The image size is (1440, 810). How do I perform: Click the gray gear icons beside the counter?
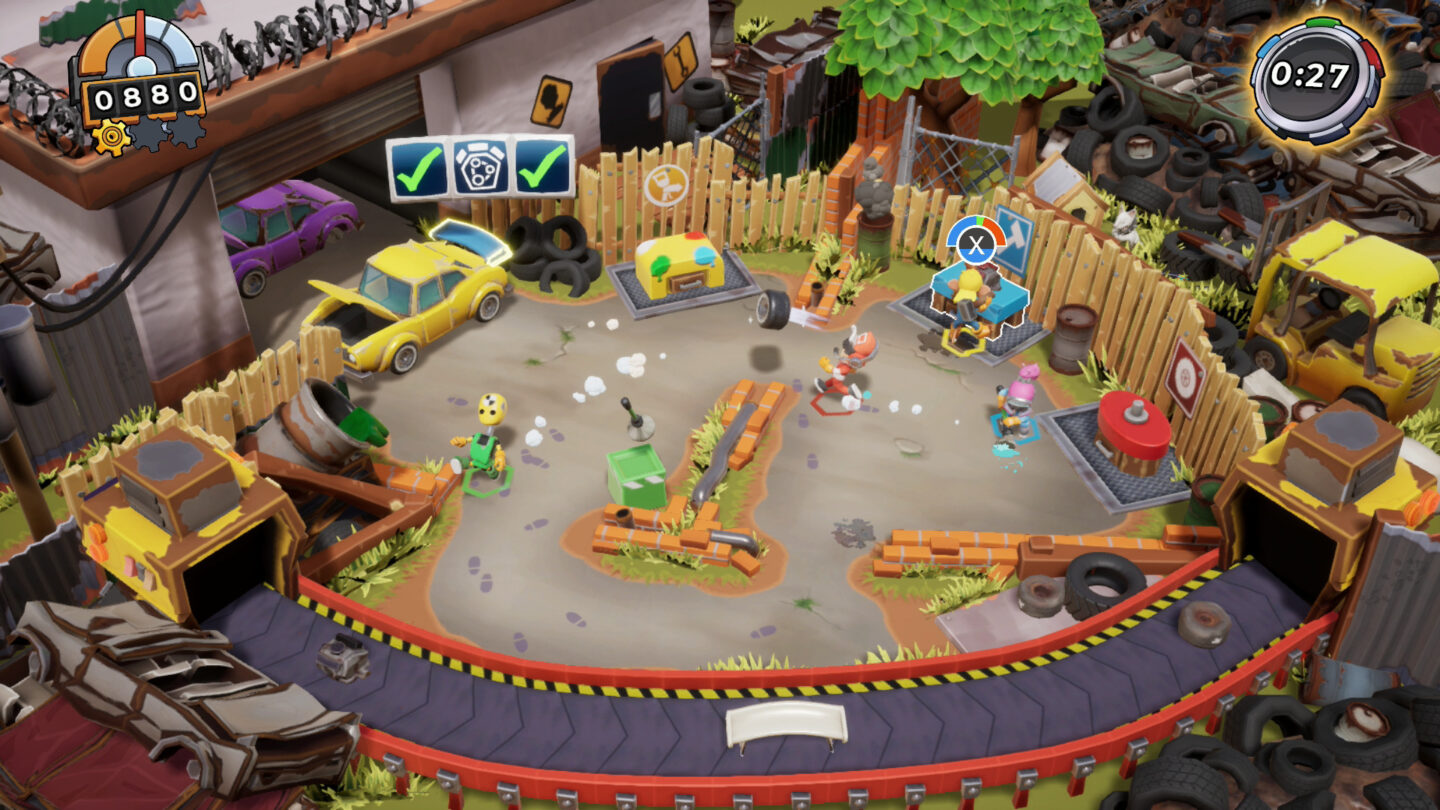[x=150, y=132]
